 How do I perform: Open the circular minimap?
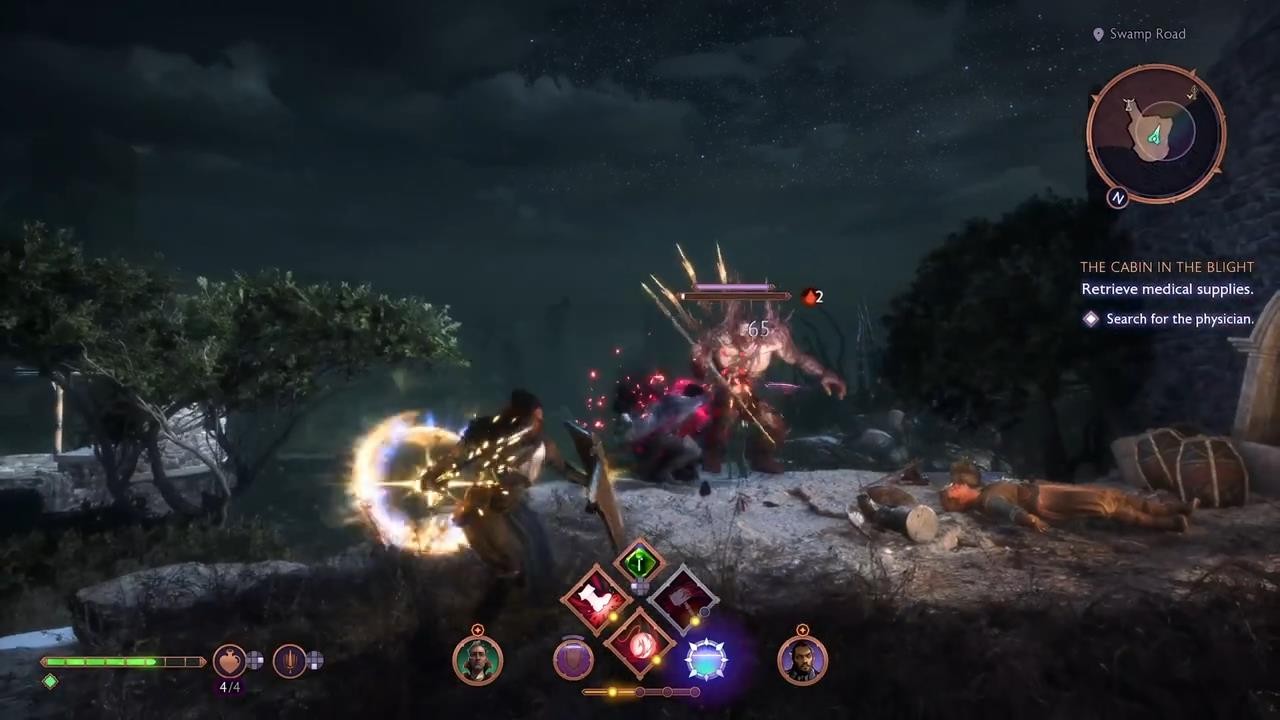coord(1156,132)
